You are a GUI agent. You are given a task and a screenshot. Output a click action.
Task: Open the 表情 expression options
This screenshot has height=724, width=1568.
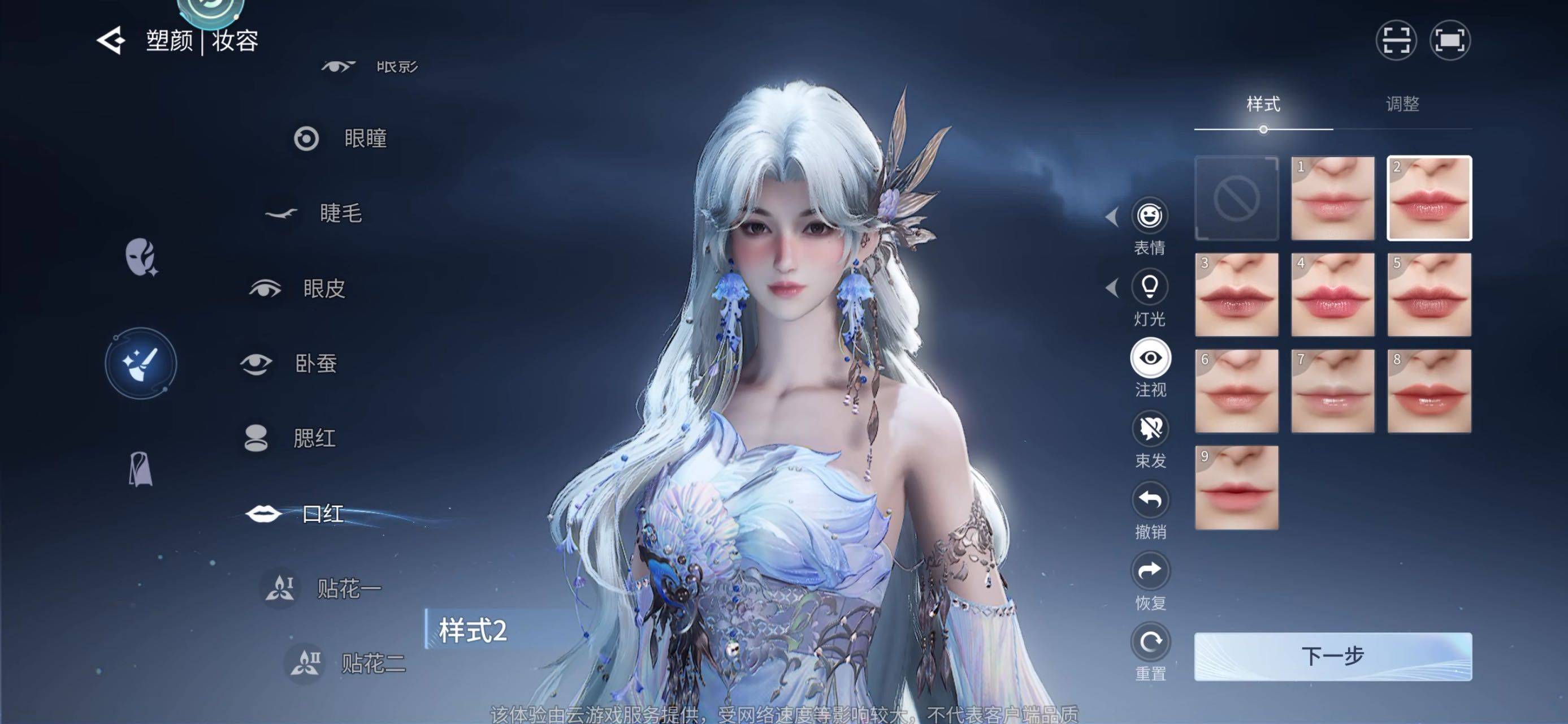click(x=1150, y=216)
